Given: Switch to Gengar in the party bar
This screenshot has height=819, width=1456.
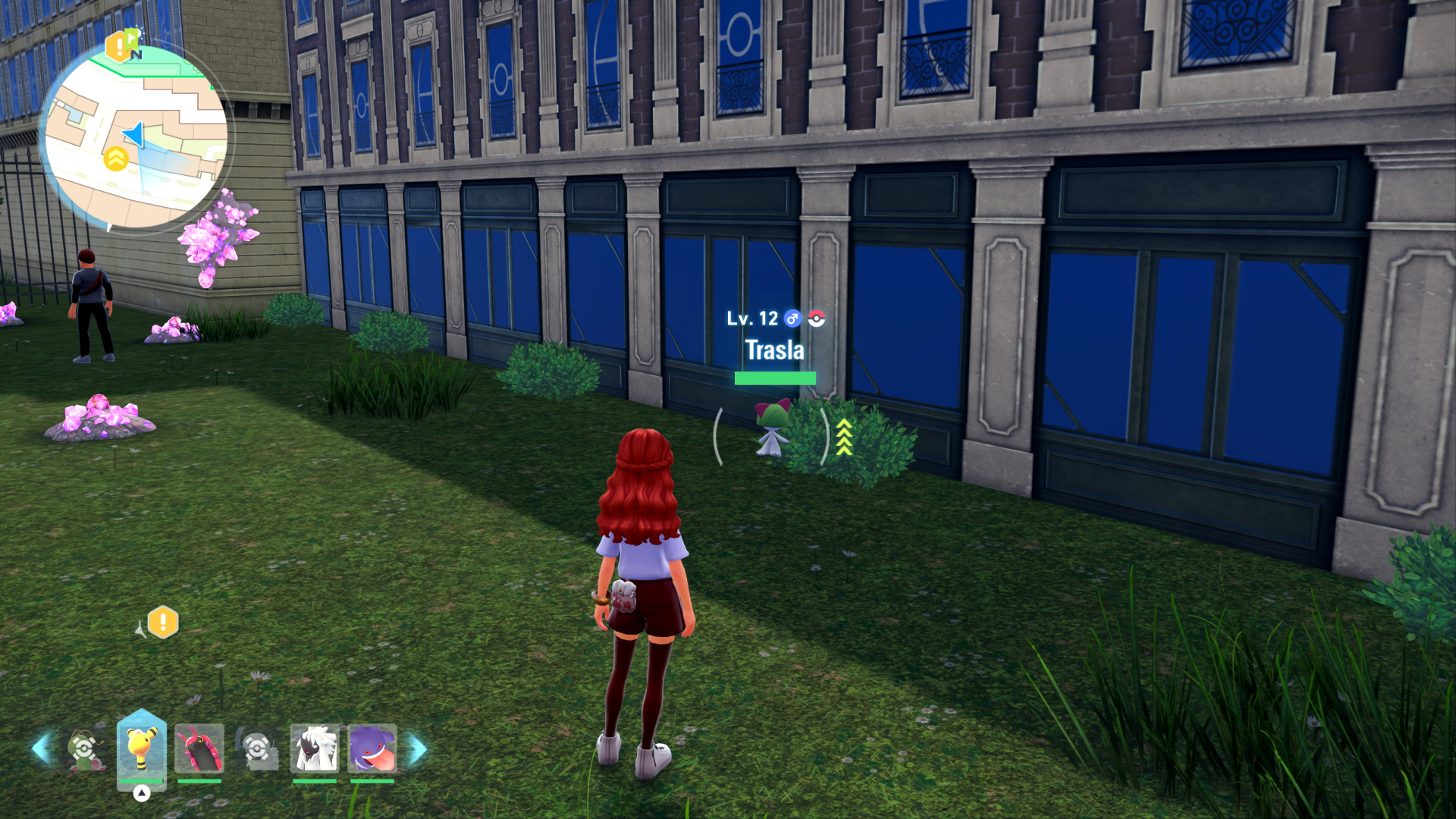Looking at the screenshot, I should pos(372,748).
